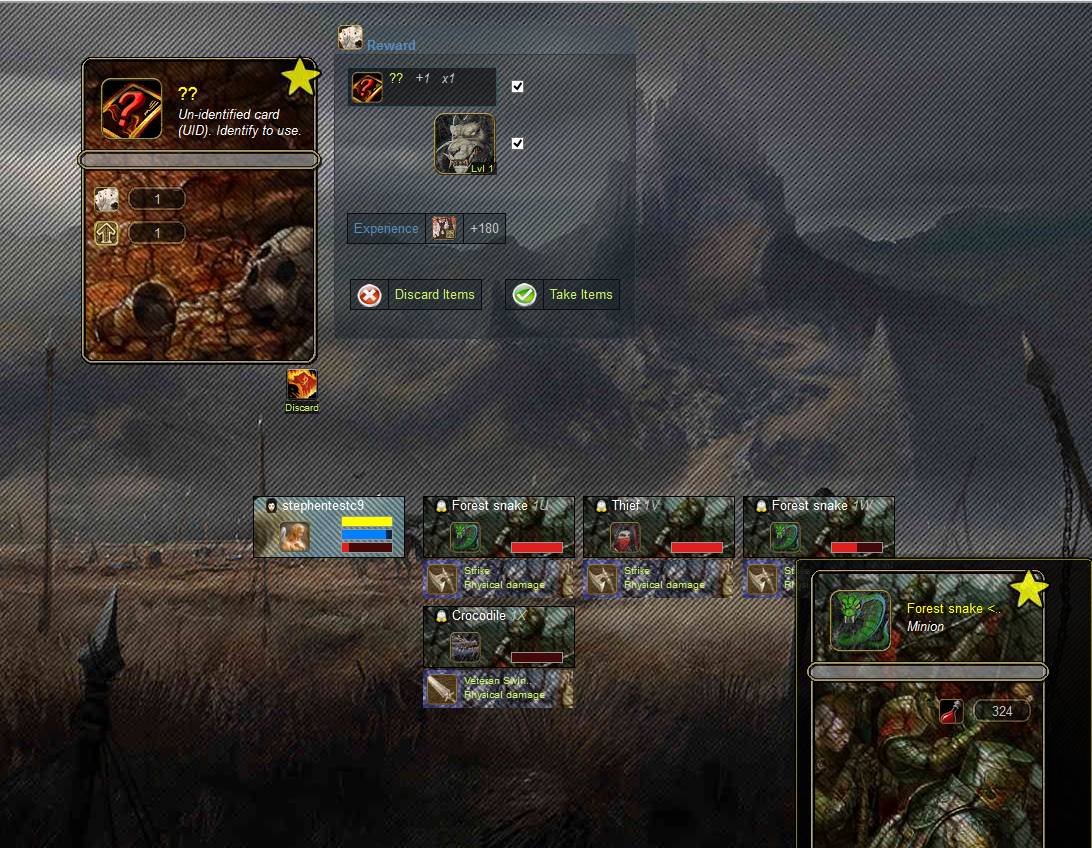This screenshot has width=1092, height=848.
Task: Select the stephentestc9 player panel
Action: [x=329, y=527]
